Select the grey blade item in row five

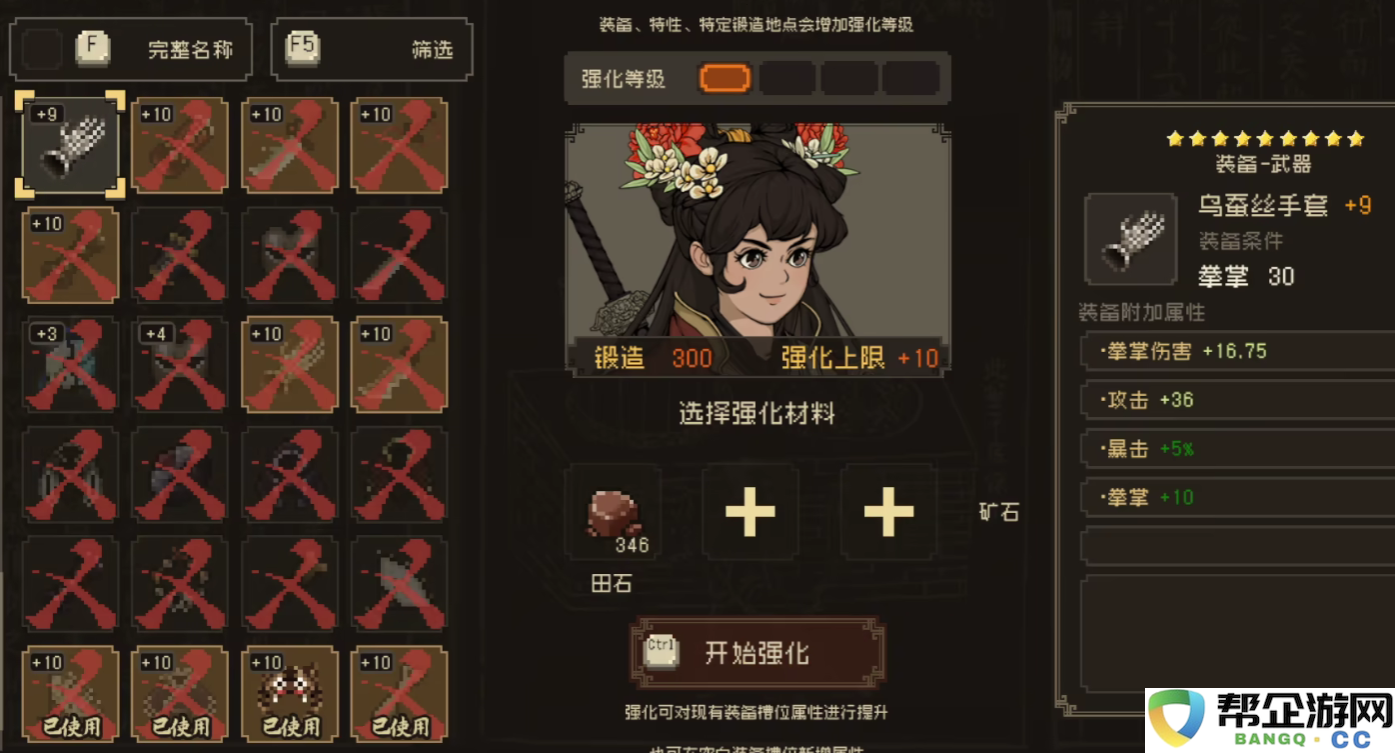click(400, 583)
